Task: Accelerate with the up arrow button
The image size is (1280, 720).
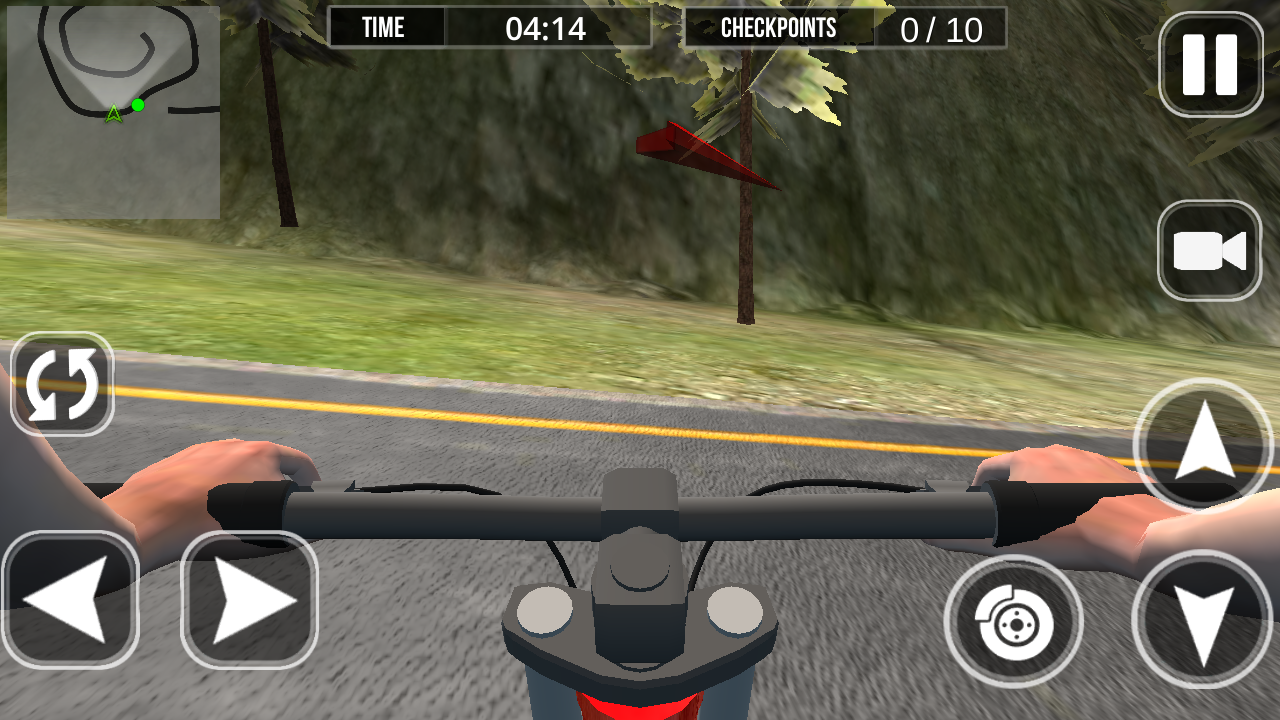Action: coord(1202,445)
